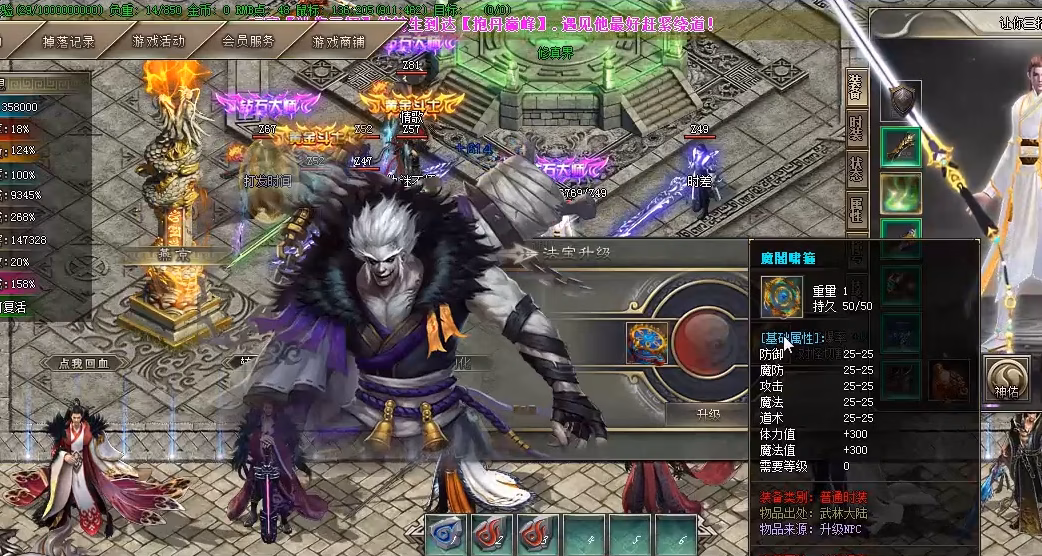Image resolution: width=1042 pixels, height=556 pixels.
Task: Open the 会员服务 member services menu
Action: (x=248, y=41)
